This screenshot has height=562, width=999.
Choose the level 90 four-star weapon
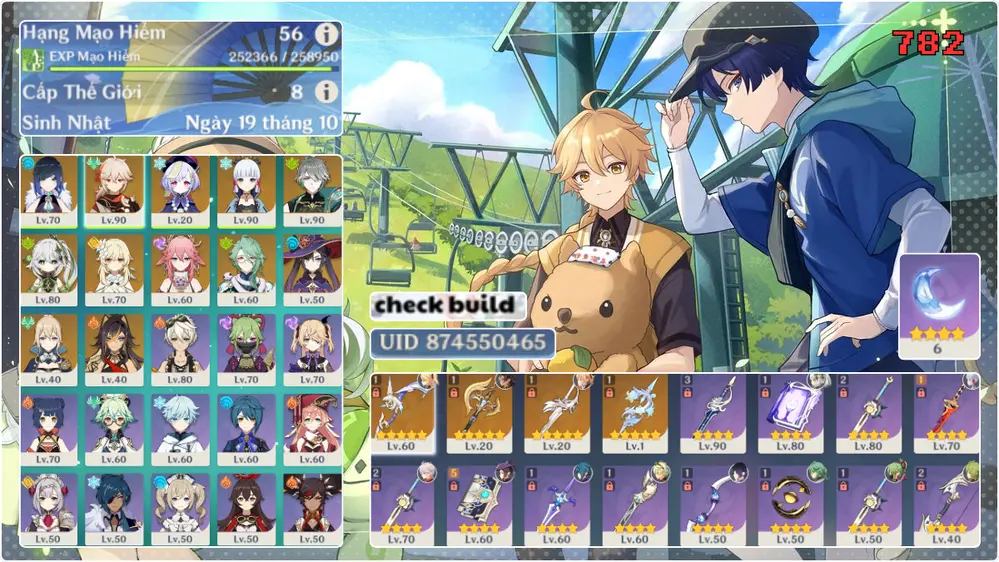click(x=713, y=411)
